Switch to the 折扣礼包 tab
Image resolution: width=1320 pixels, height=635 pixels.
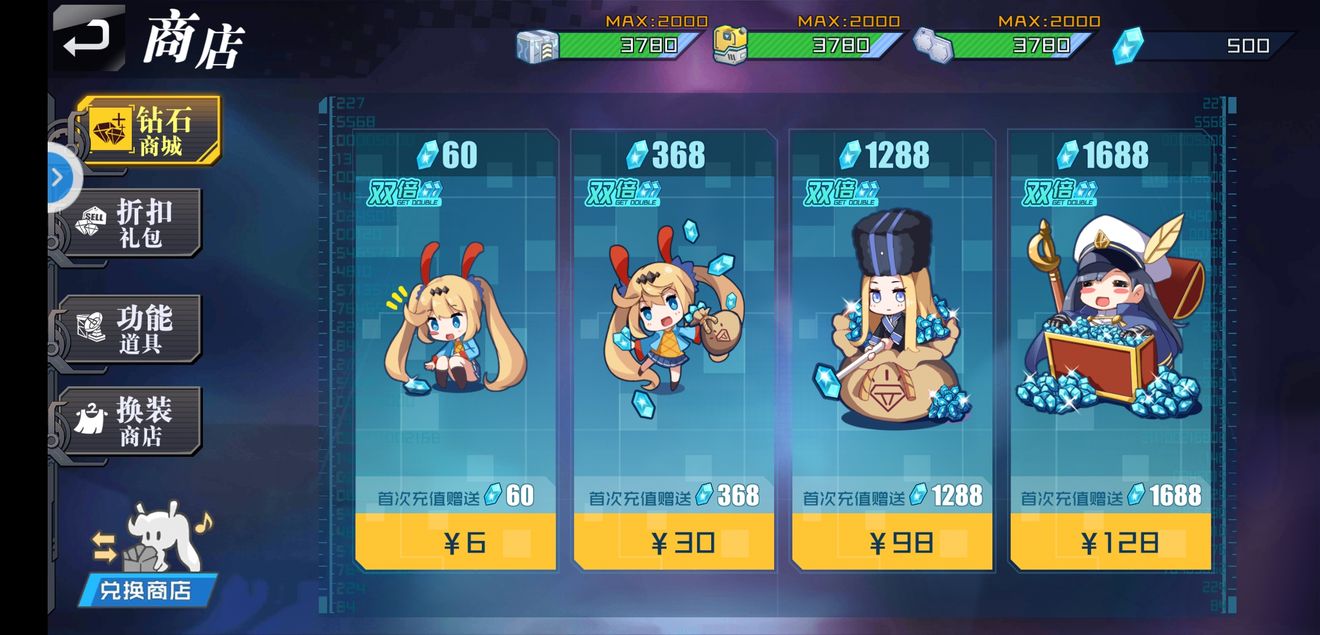tap(137, 223)
